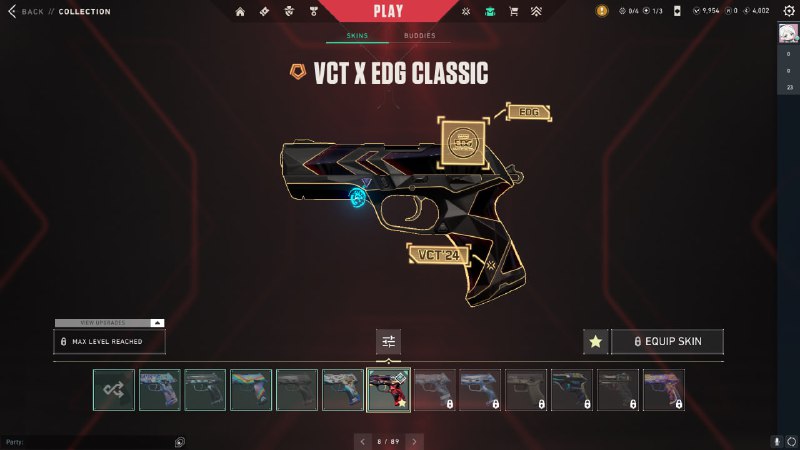Equip the VCT x EDG Classic skin

click(x=667, y=342)
